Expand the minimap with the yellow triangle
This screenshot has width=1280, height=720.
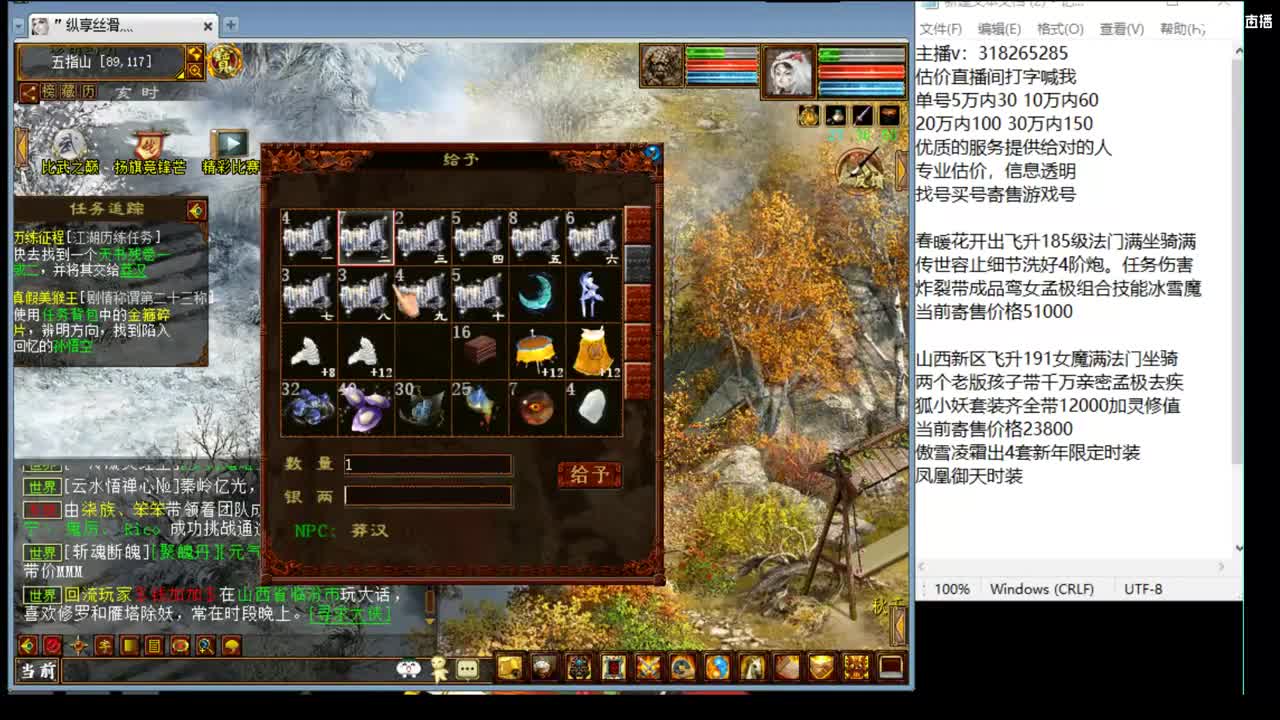180,74
